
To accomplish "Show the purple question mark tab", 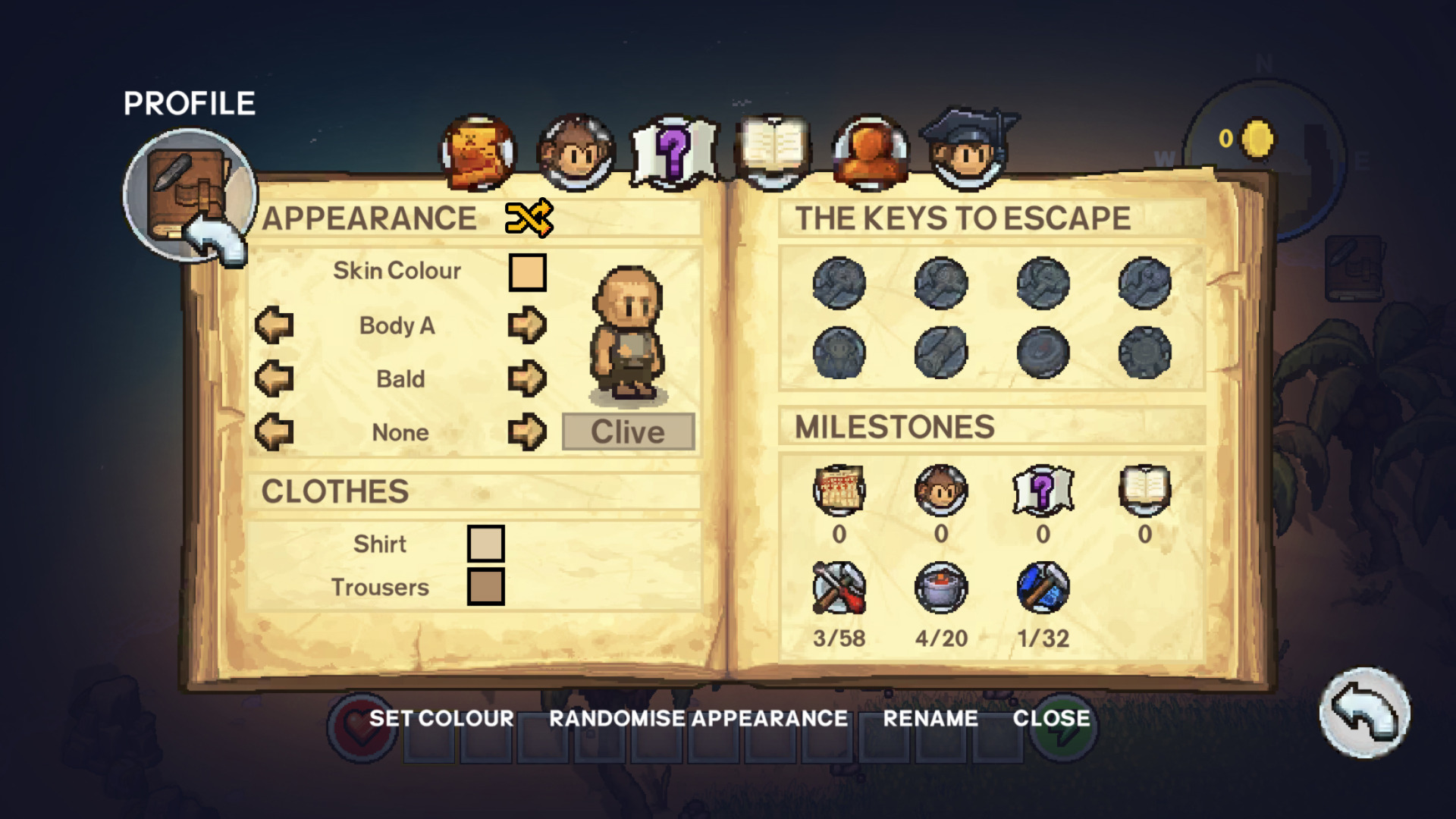I will [x=673, y=153].
